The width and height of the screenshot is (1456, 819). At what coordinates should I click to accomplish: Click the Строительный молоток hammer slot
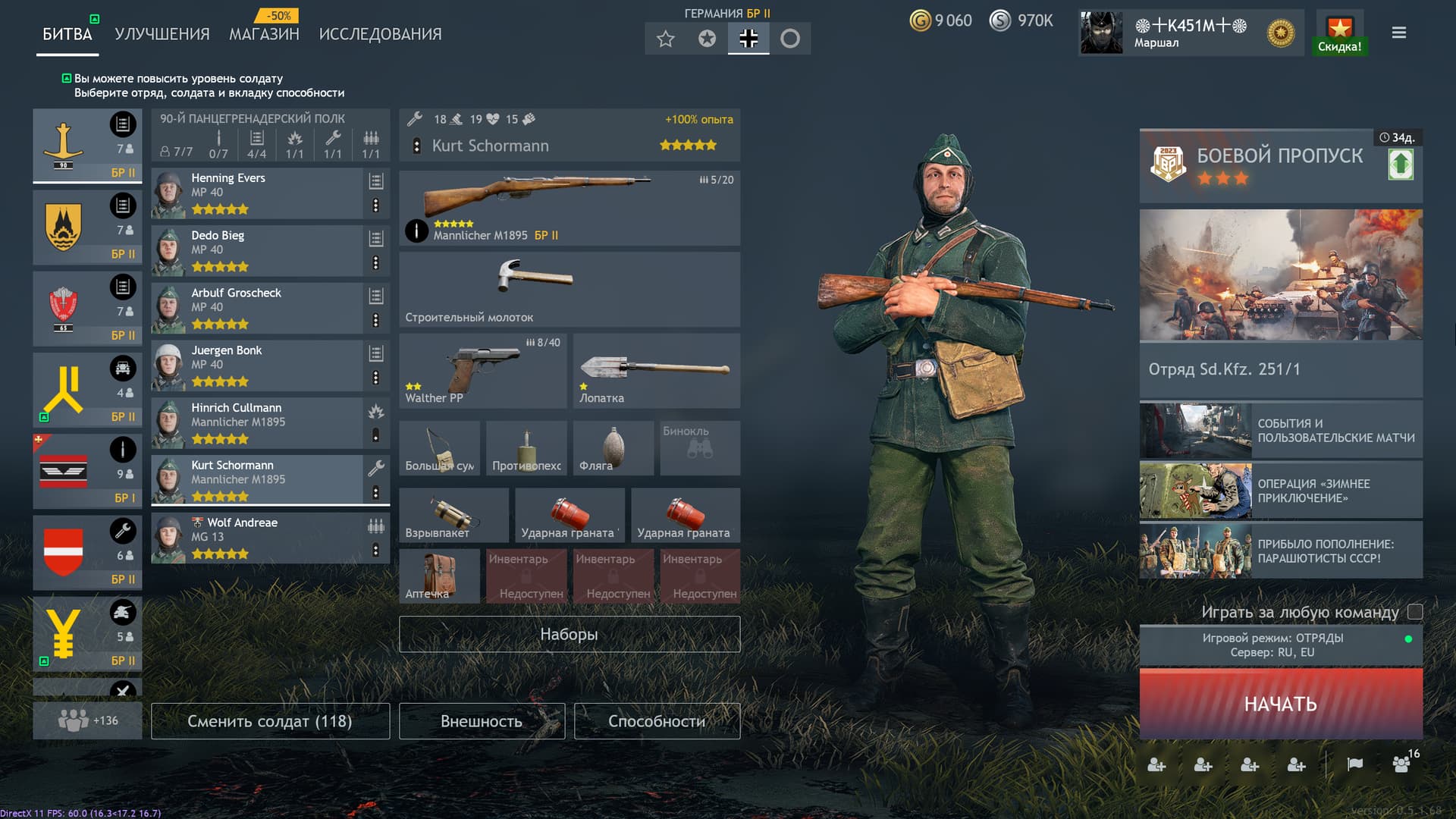pyautogui.click(x=569, y=290)
